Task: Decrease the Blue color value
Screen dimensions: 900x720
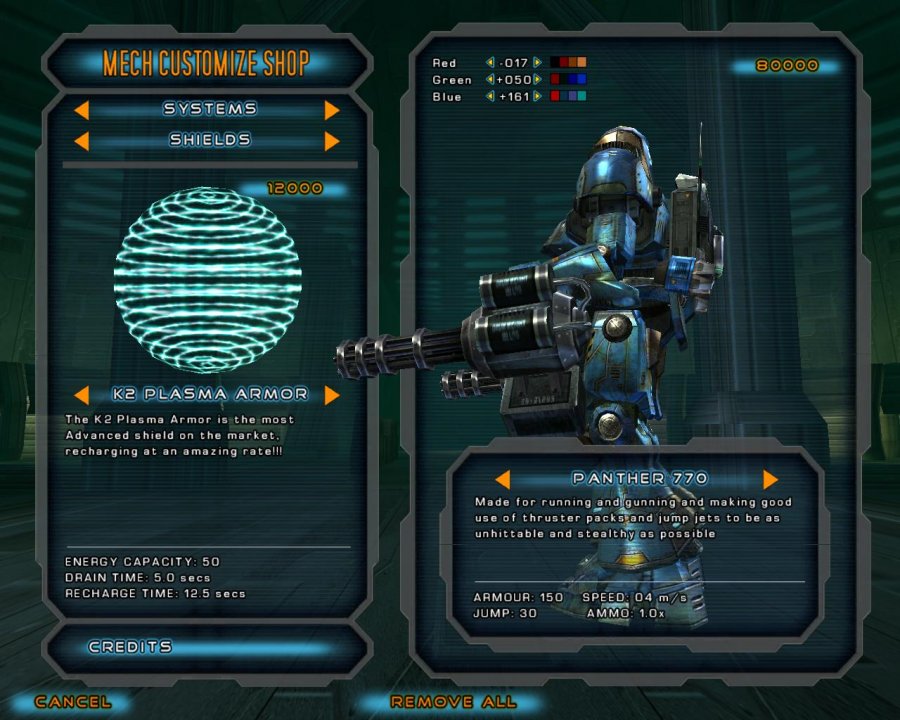Action: [x=490, y=97]
